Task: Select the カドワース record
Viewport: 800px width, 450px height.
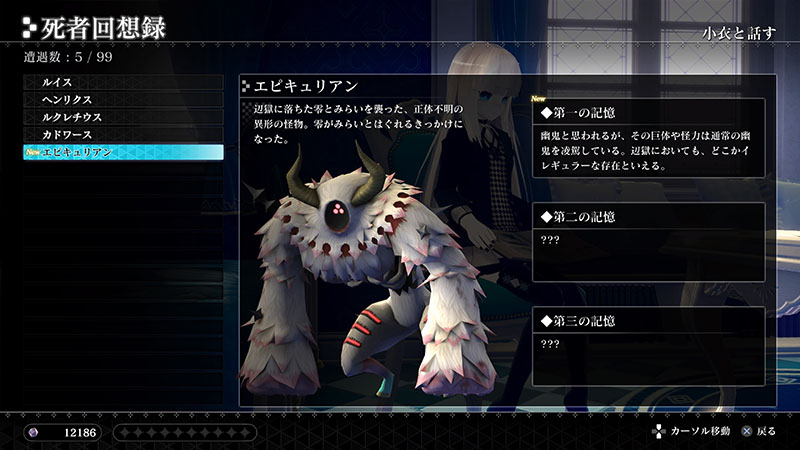Action: pos(122,134)
